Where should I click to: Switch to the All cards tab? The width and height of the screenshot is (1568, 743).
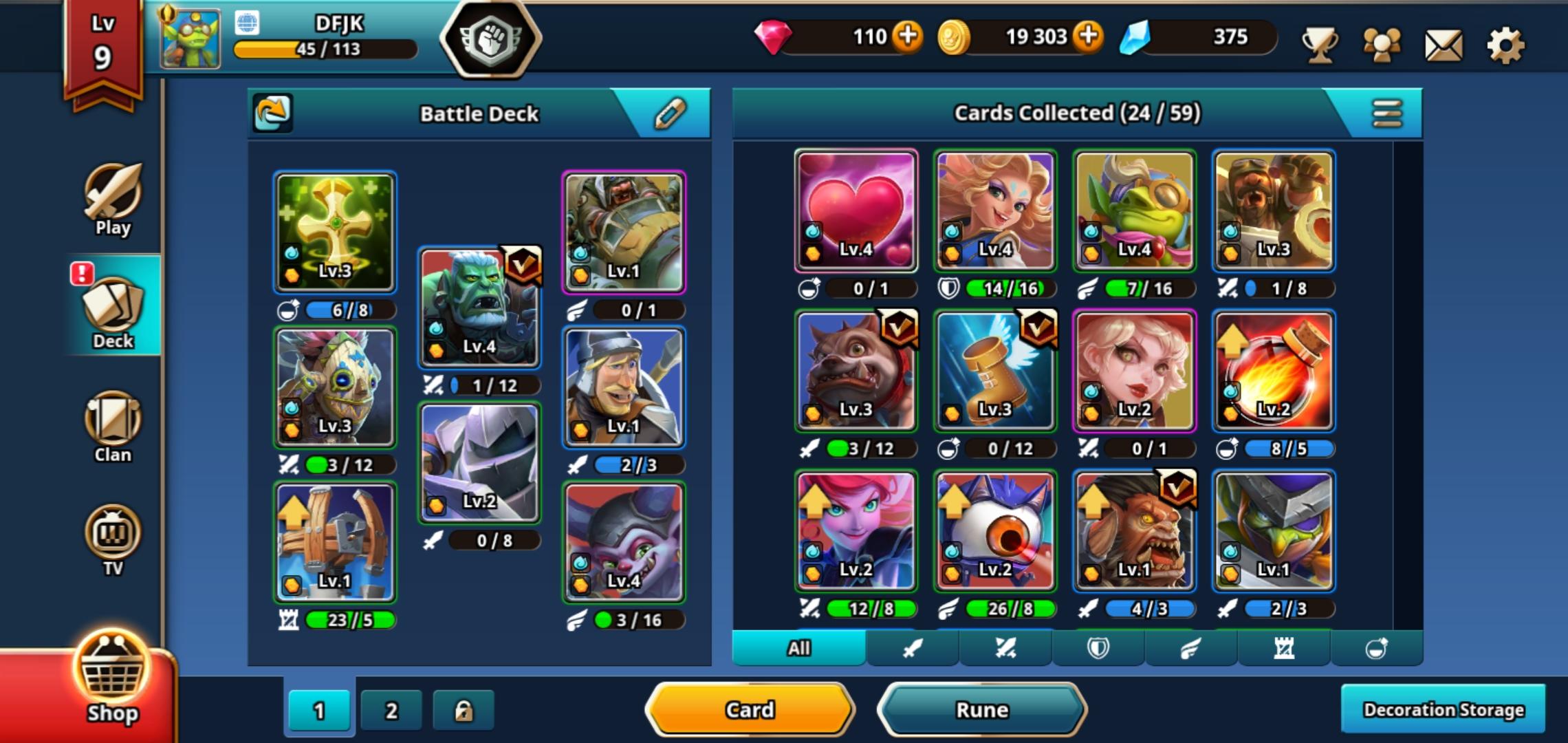coord(798,647)
